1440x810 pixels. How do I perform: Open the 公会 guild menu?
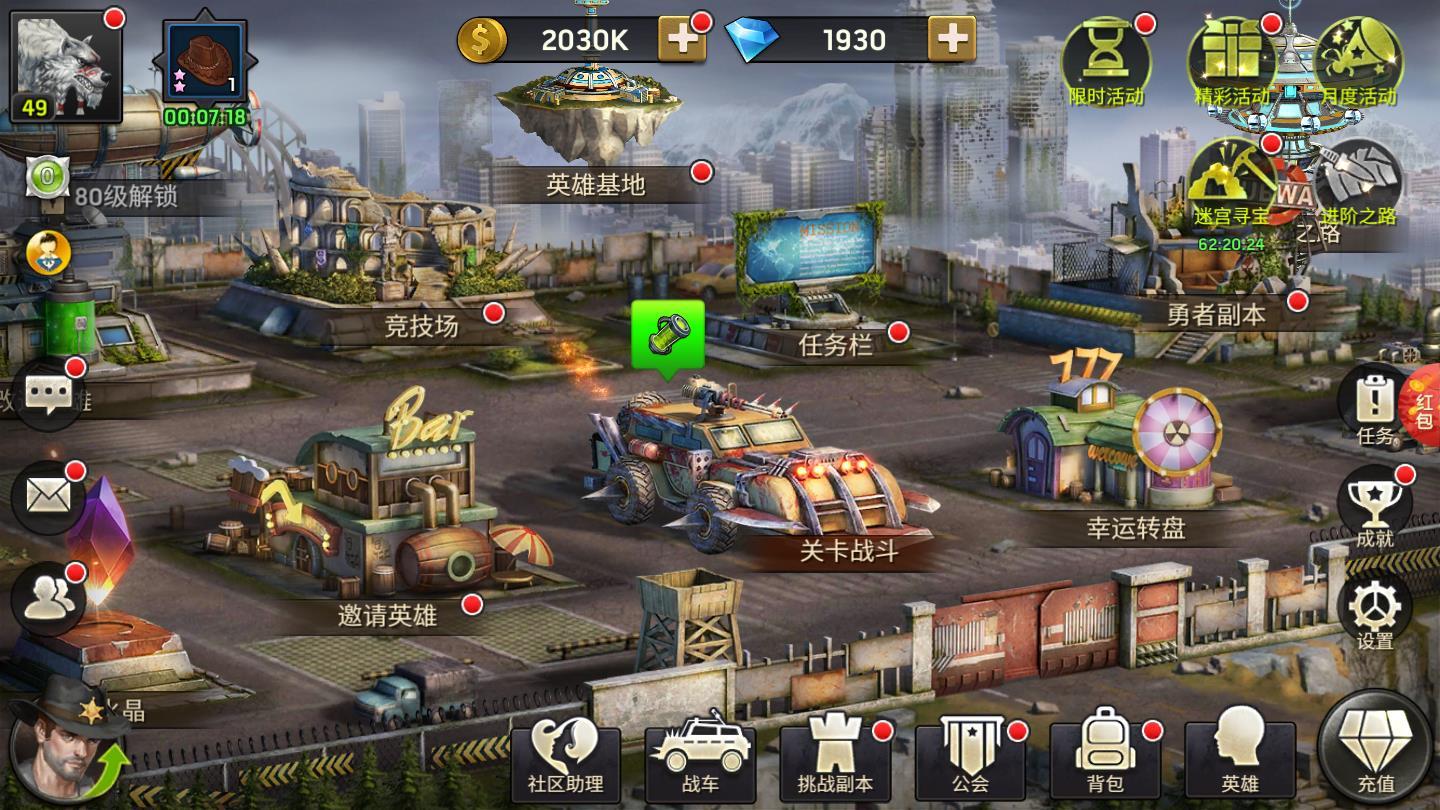point(969,759)
